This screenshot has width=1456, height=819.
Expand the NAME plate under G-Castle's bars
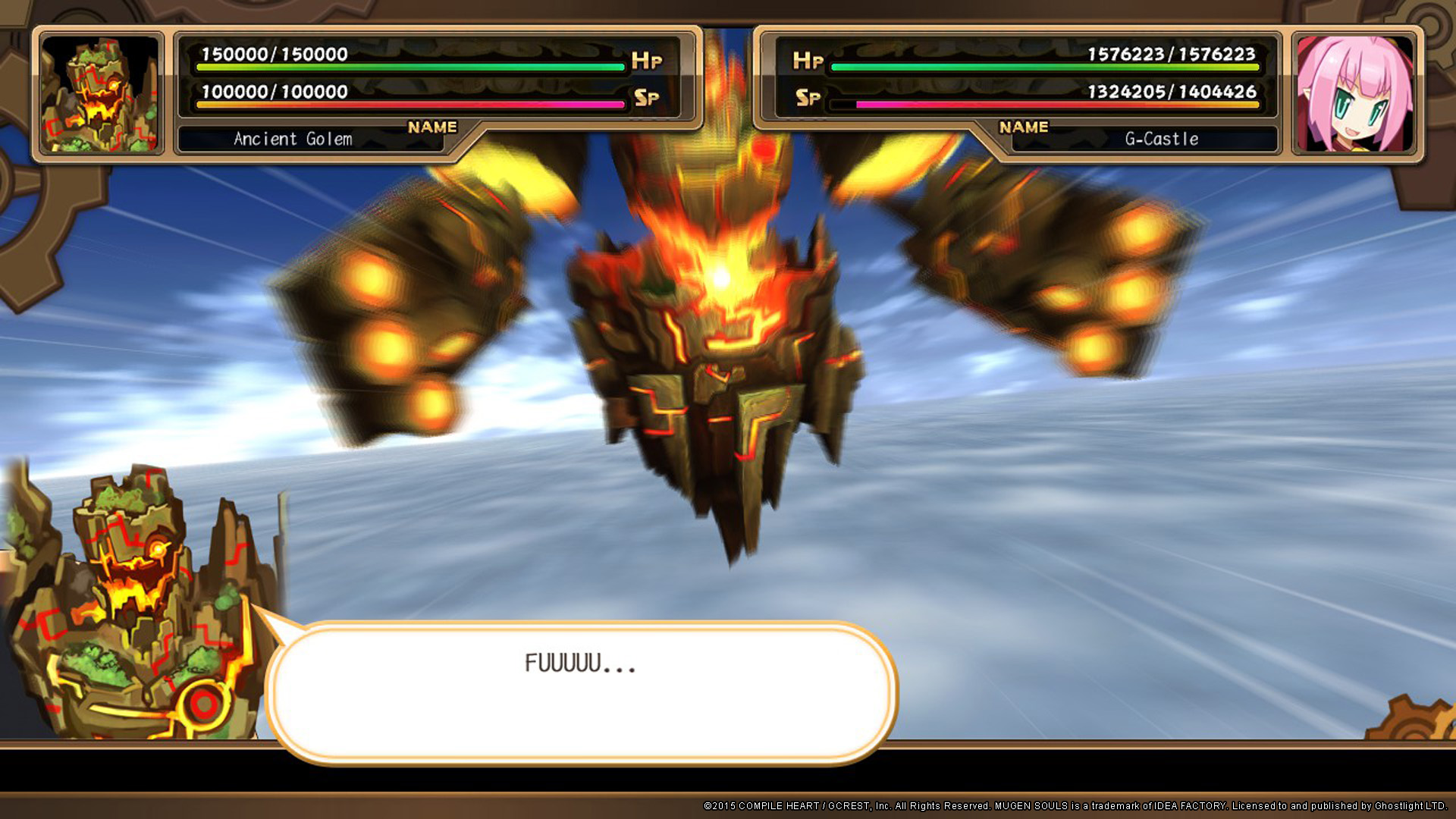[x=1023, y=127]
